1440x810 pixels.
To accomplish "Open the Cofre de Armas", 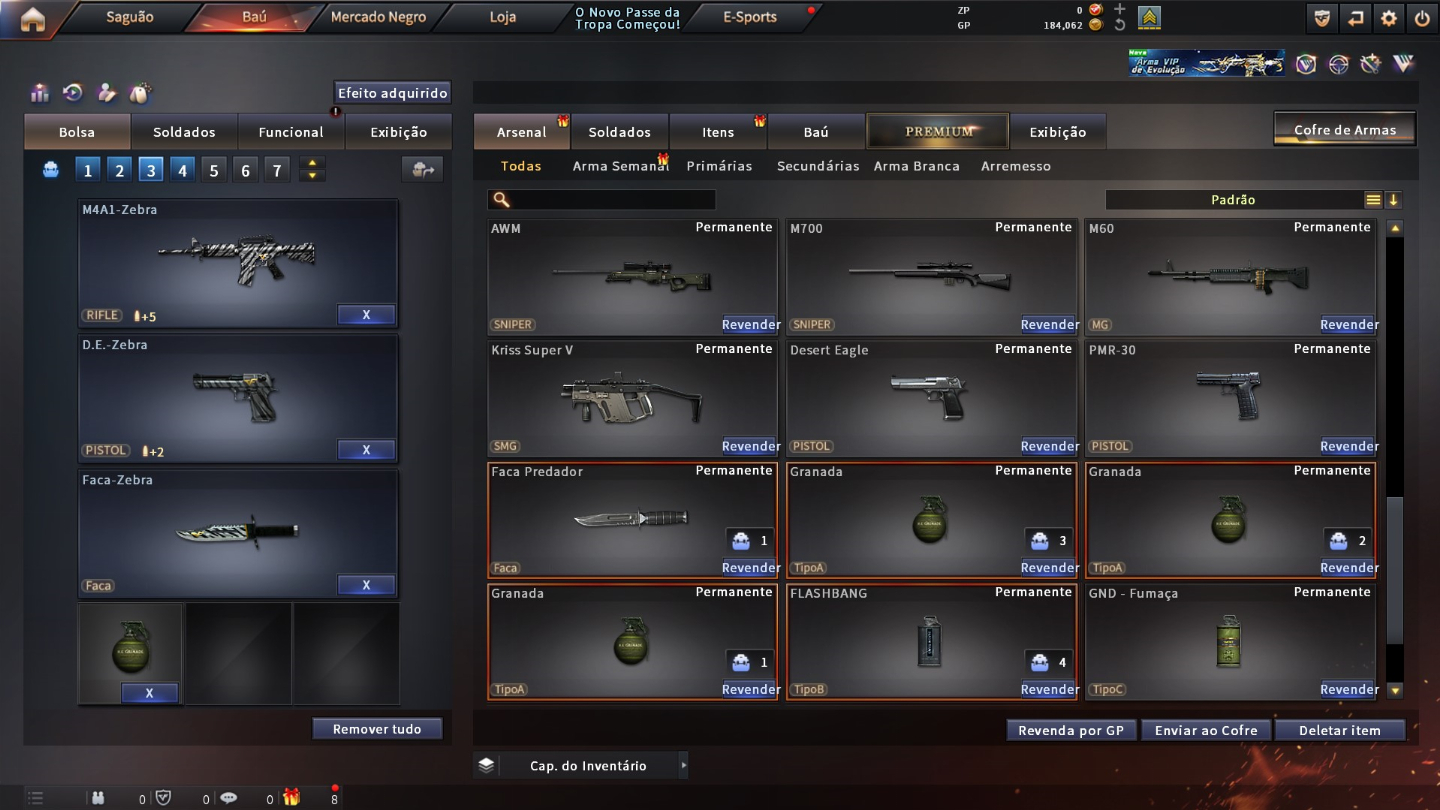I will point(1345,130).
